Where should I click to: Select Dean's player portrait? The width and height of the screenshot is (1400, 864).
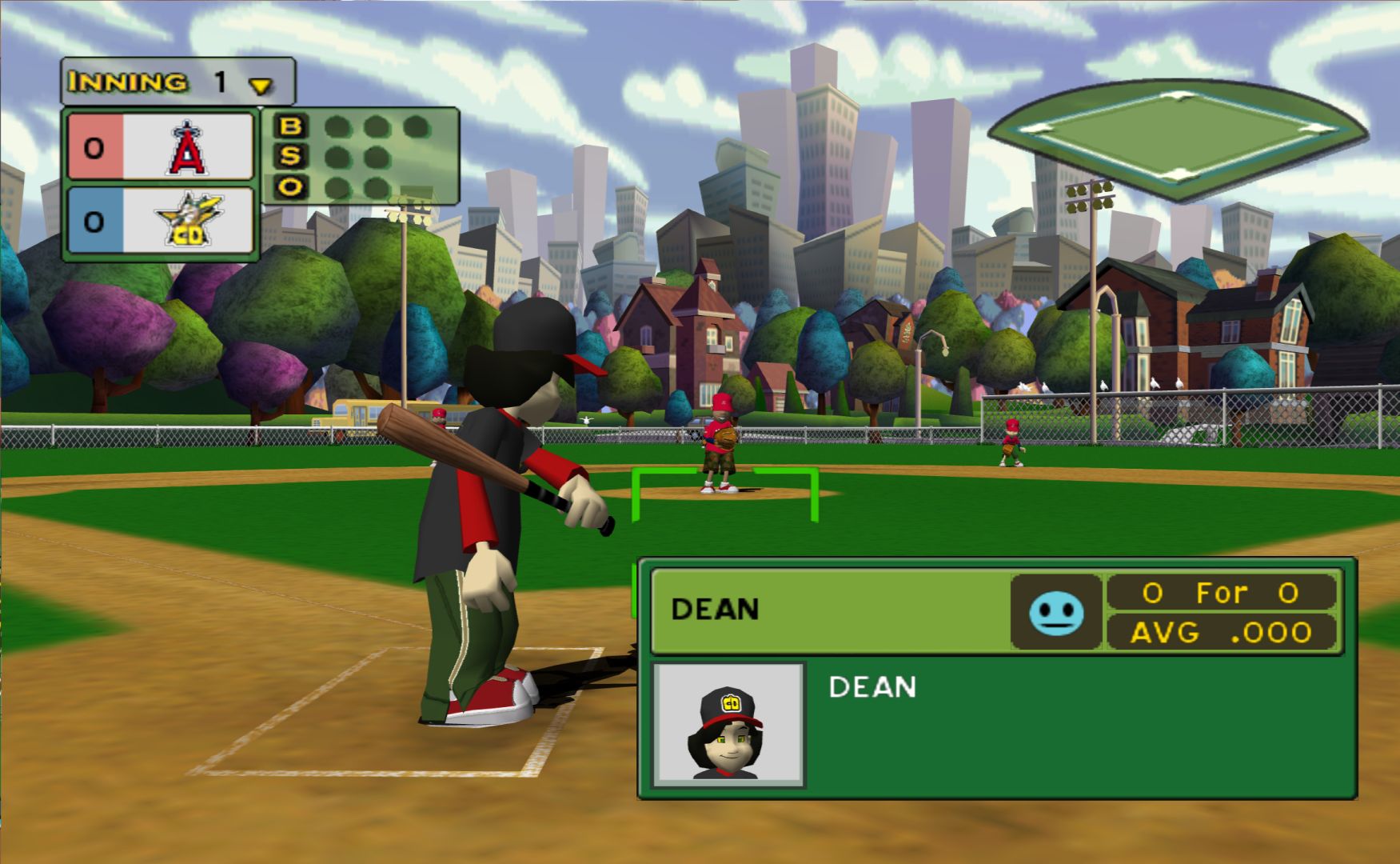click(x=728, y=725)
